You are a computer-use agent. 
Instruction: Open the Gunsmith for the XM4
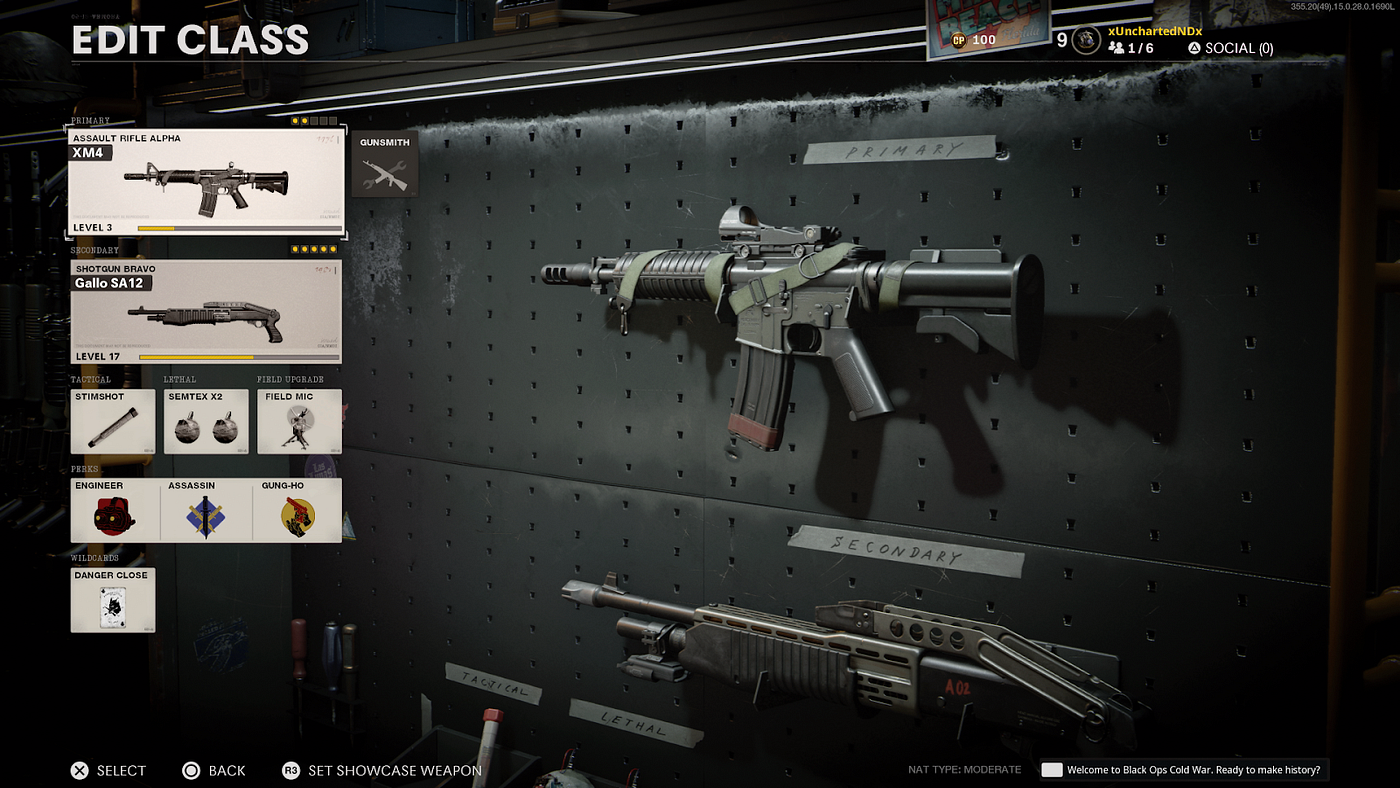[384, 164]
